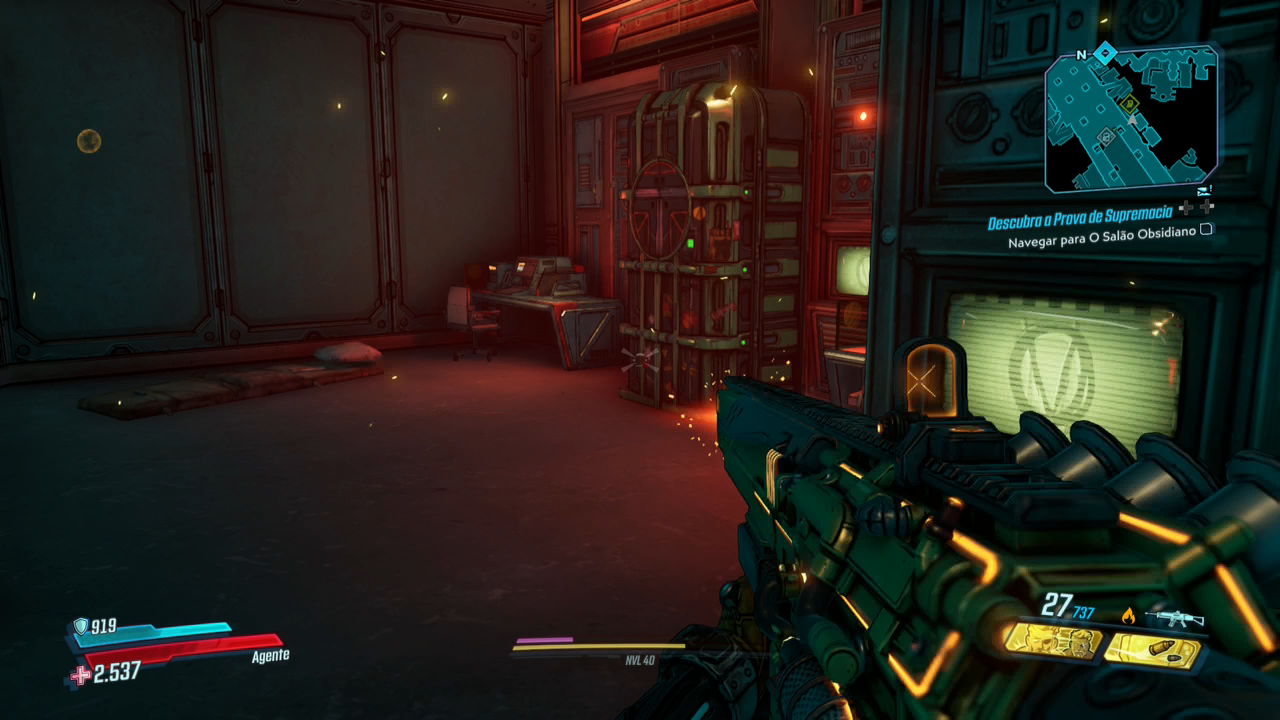This screenshot has height=720, width=1280.
Task: Click the shield icon beside 919
Action: (81, 626)
